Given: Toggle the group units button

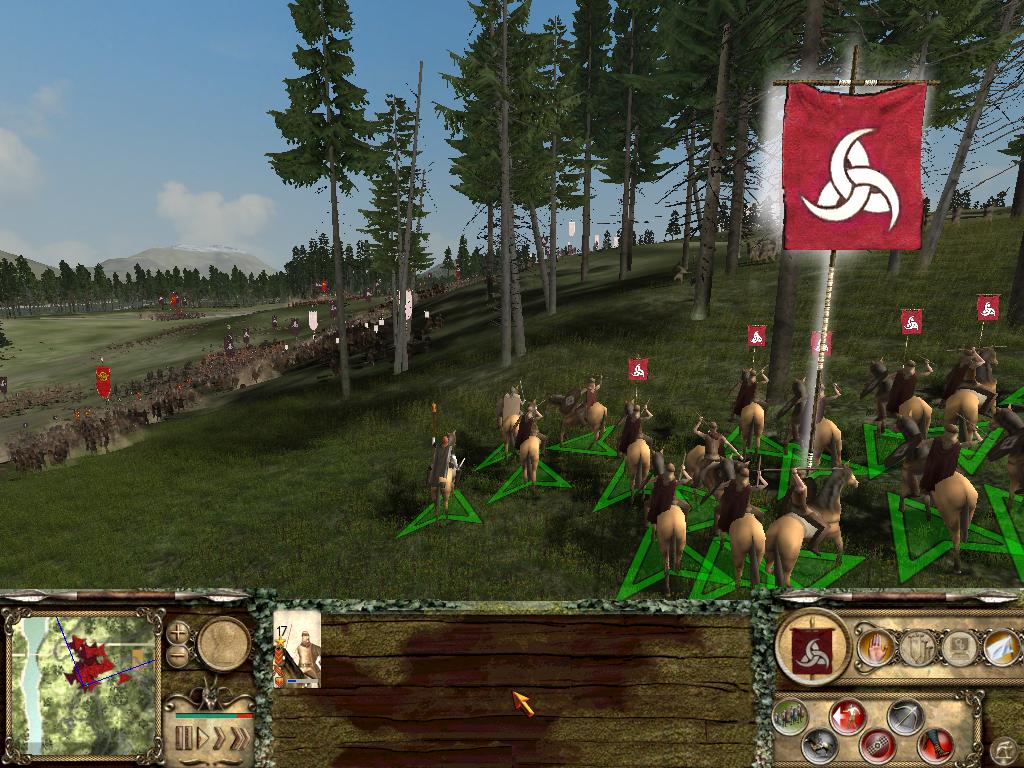Looking at the screenshot, I should click(x=790, y=716).
